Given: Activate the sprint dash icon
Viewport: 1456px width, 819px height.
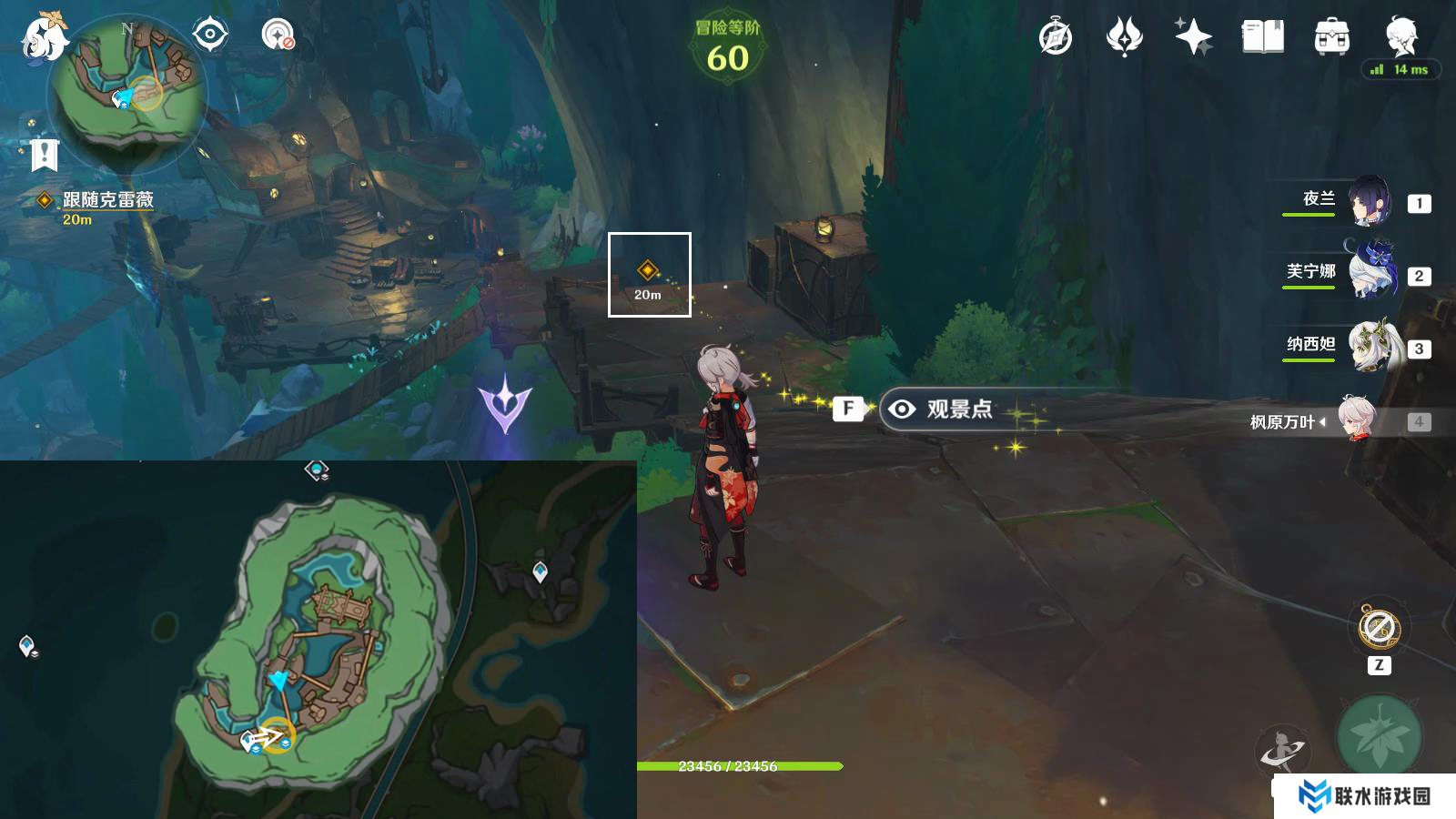Looking at the screenshot, I should click(x=1281, y=752).
